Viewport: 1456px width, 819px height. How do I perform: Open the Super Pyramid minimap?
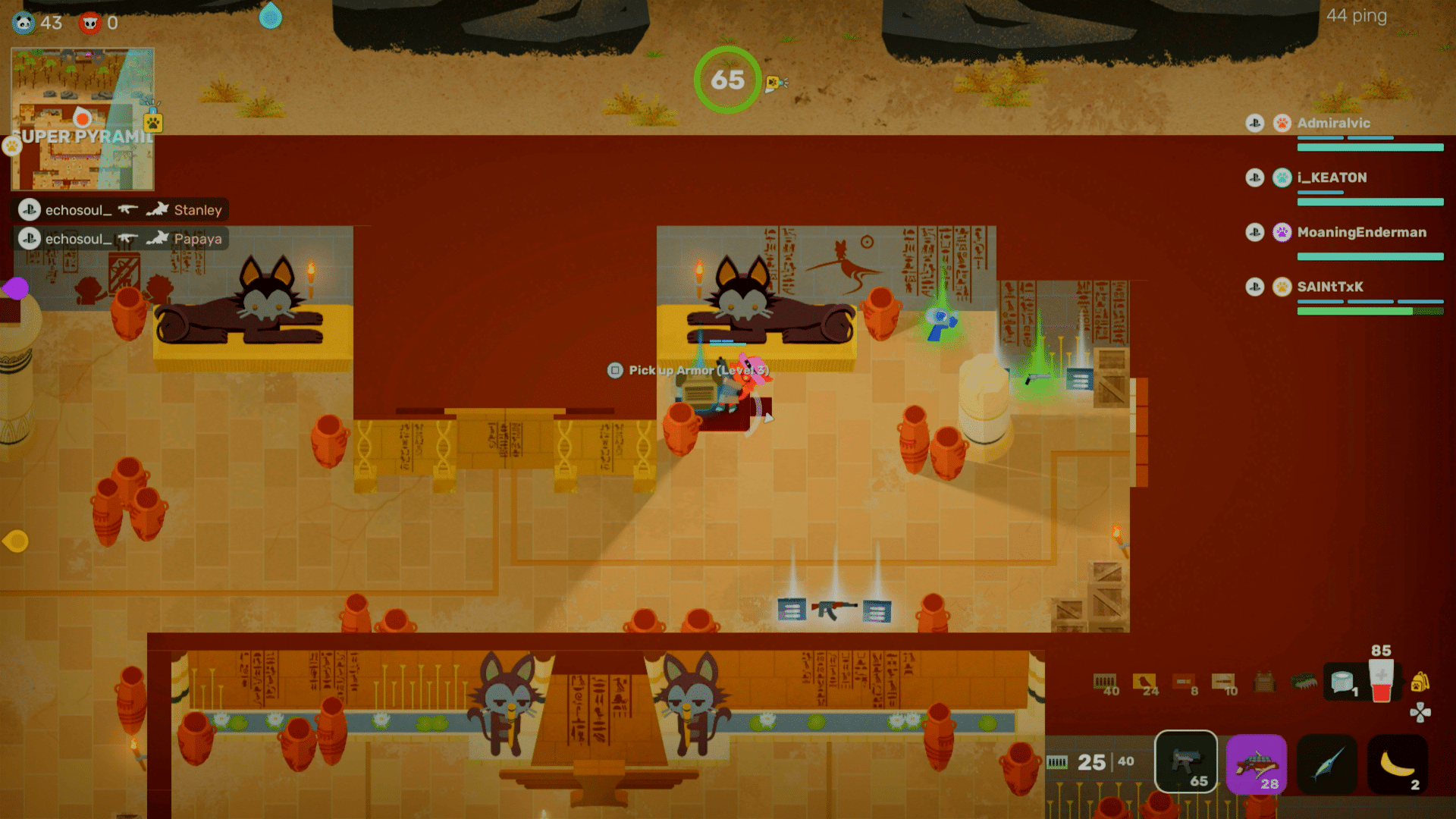tap(82, 118)
